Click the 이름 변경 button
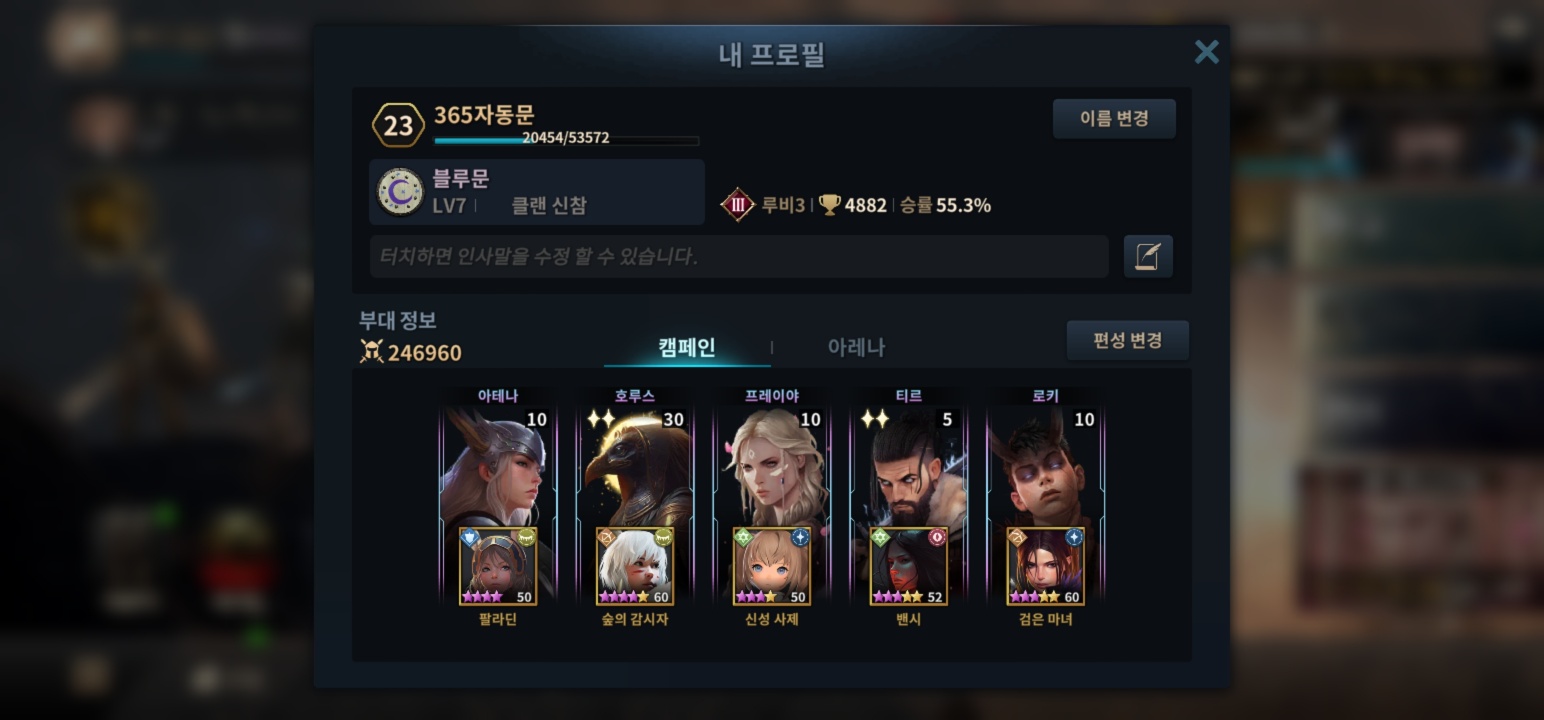Viewport: 1544px width, 720px height. click(1114, 119)
